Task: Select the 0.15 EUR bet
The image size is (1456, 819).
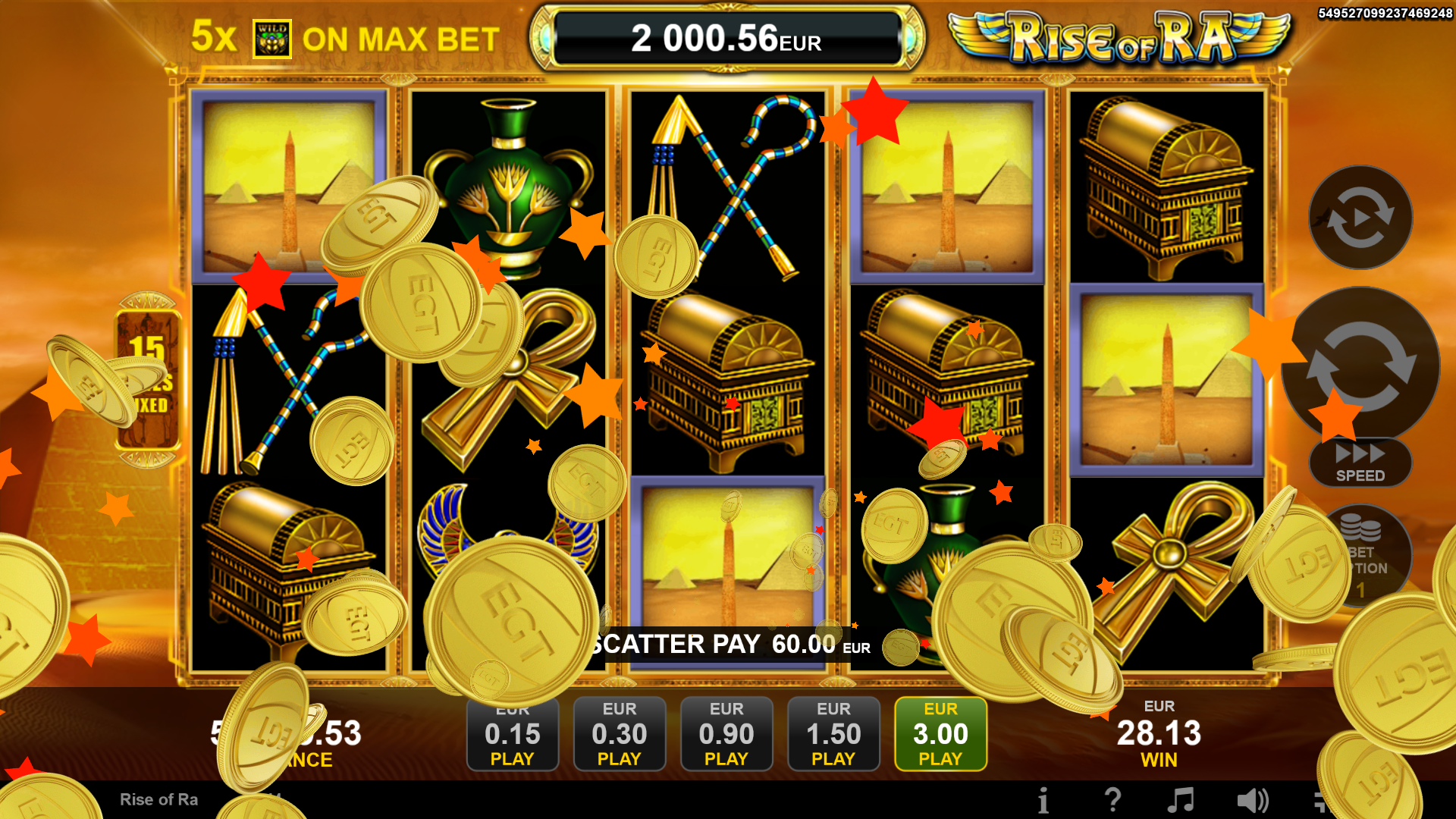Action: [x=513, y=733]
